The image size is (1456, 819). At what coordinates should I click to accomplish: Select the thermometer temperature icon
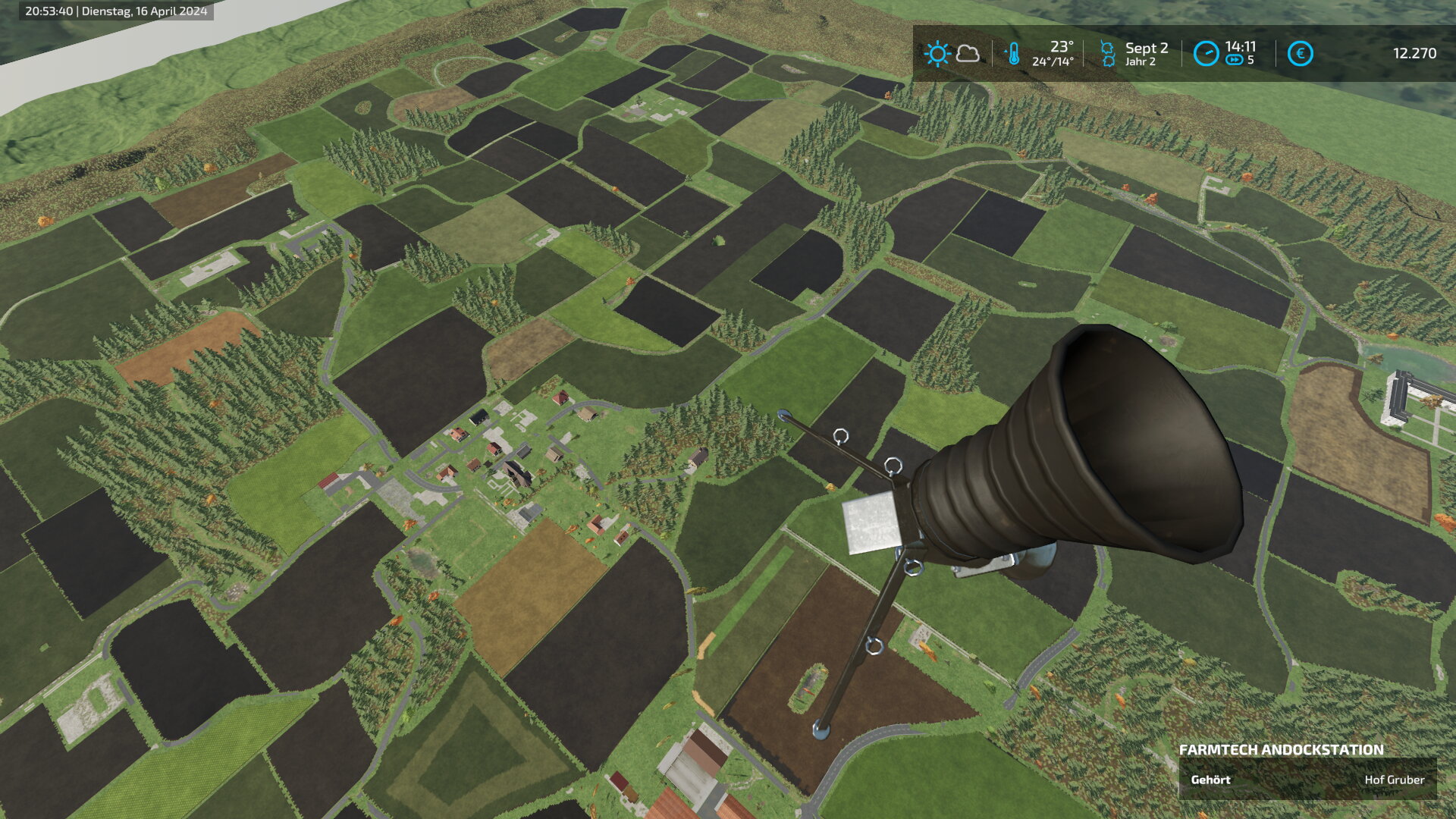(x=1012, y=54)
